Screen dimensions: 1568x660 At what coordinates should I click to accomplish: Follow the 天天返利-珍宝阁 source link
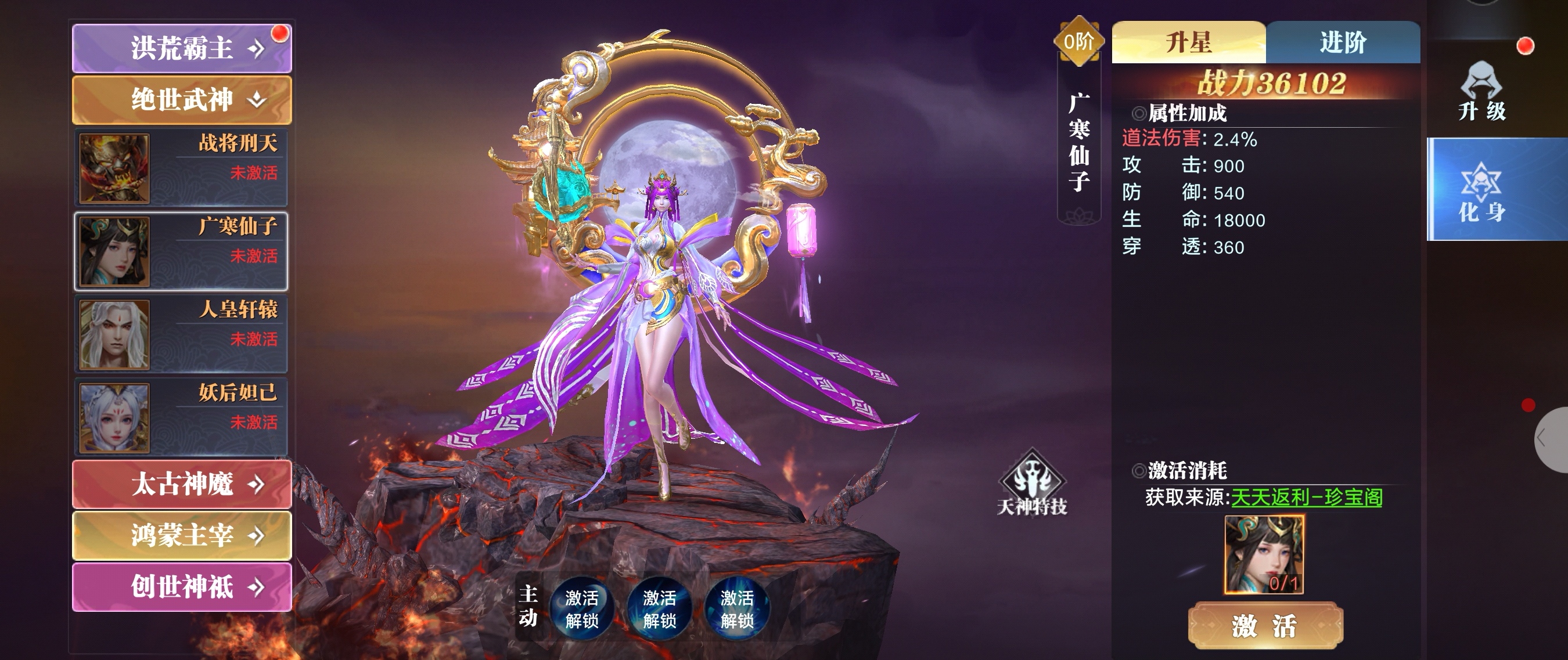pos(1306,497)
